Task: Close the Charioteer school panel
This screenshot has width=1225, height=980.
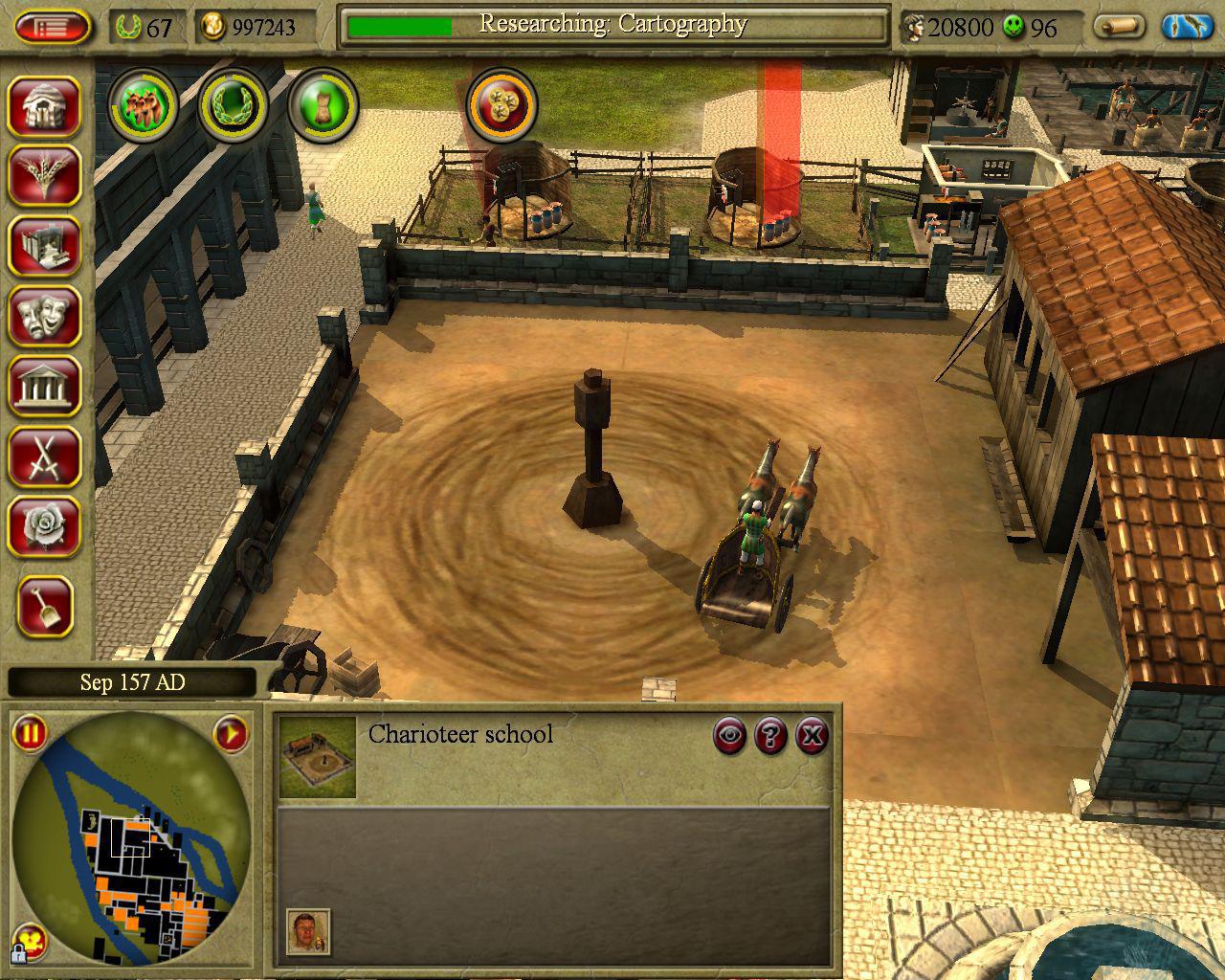Action: (812, 735)
